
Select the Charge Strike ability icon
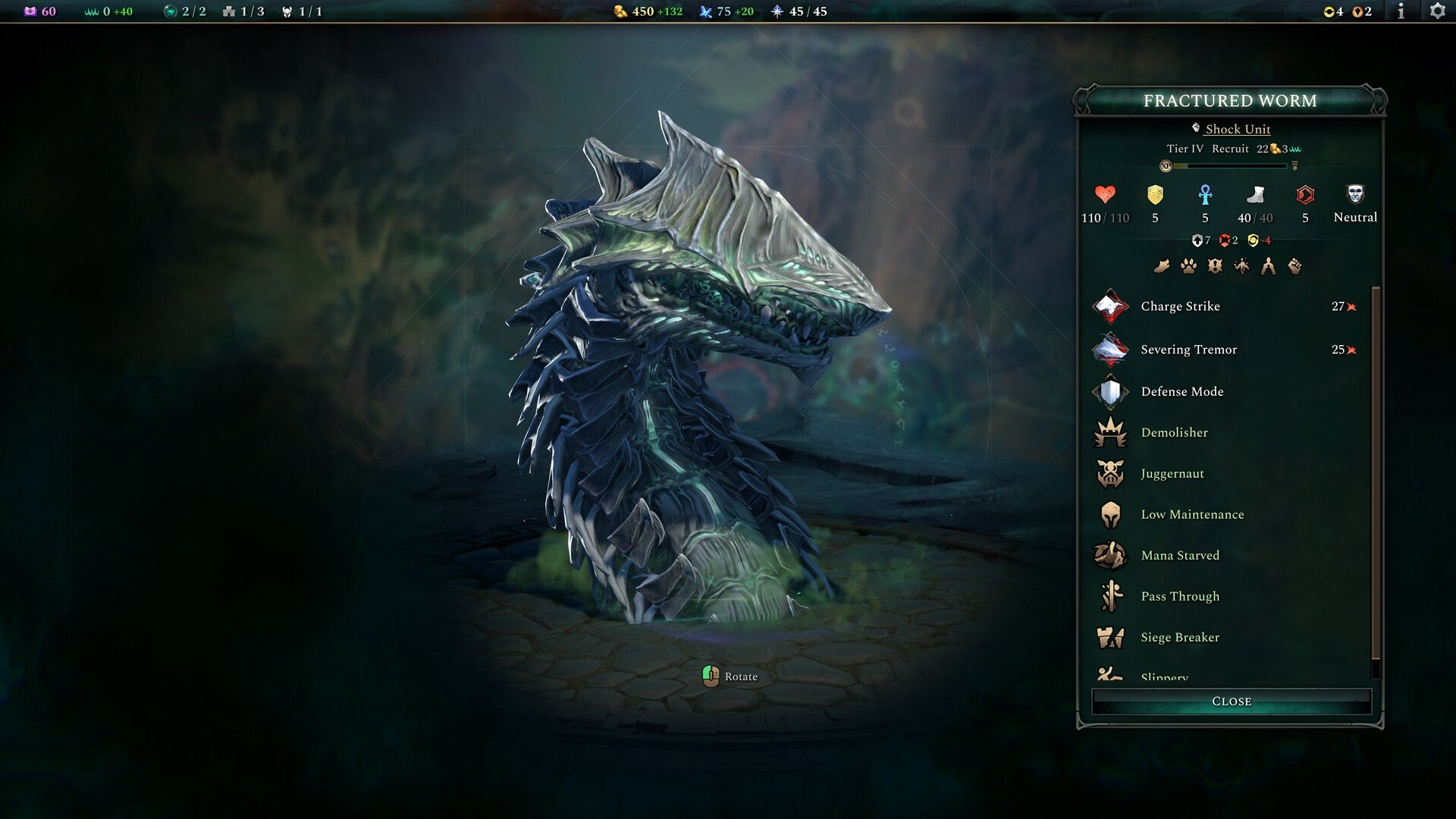click(1110, 306)
